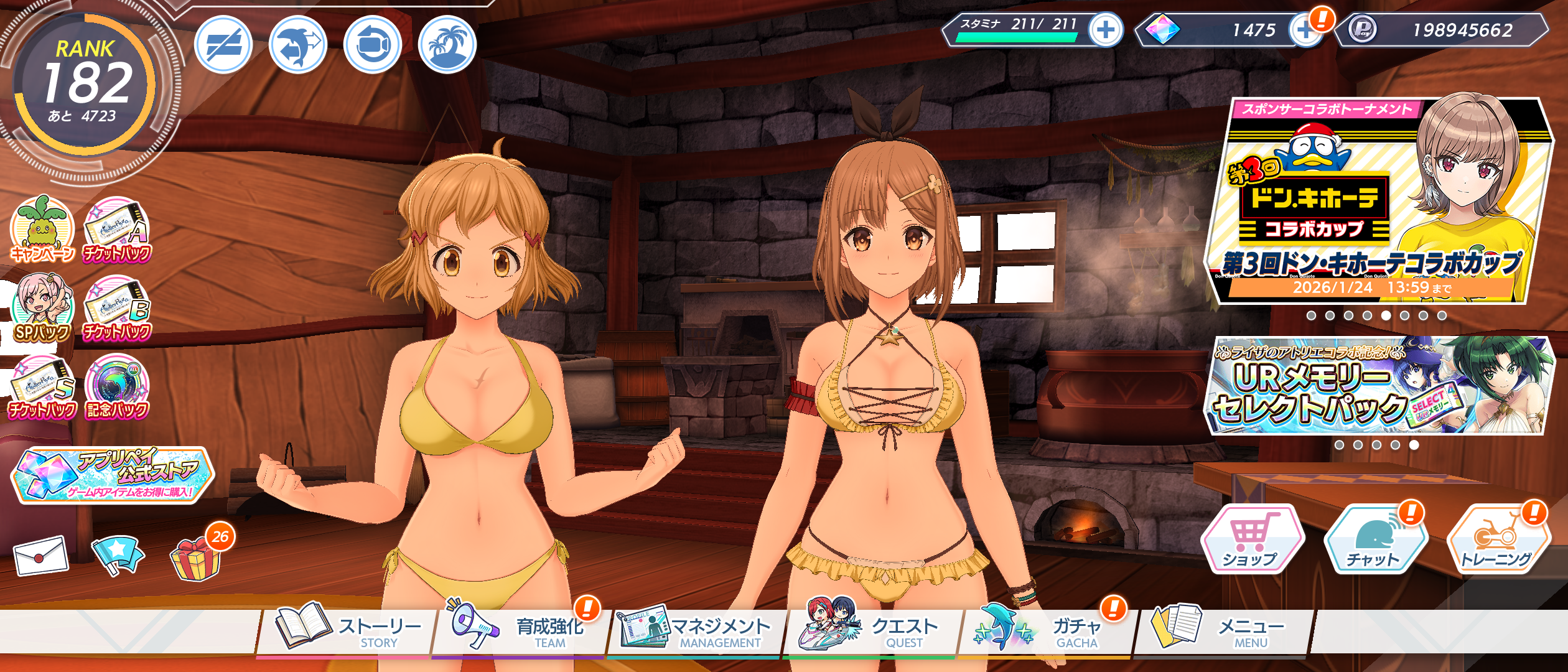The width and height of the screenshot is (1568, 672).
Task: Check the mail envelope icon
Action: click(41, 555)
